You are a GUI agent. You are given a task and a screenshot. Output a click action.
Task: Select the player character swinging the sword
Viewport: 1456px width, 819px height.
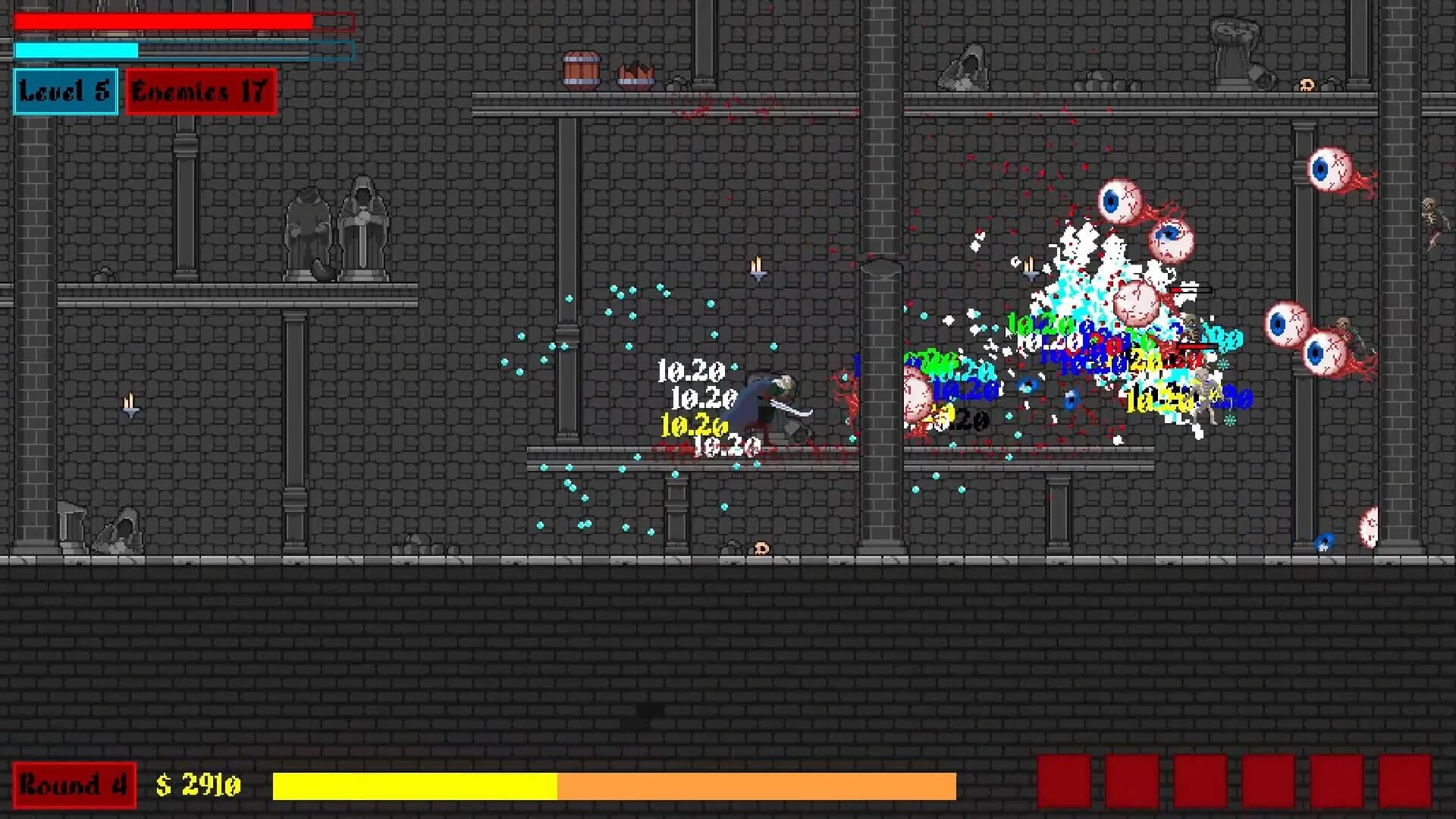773,402
